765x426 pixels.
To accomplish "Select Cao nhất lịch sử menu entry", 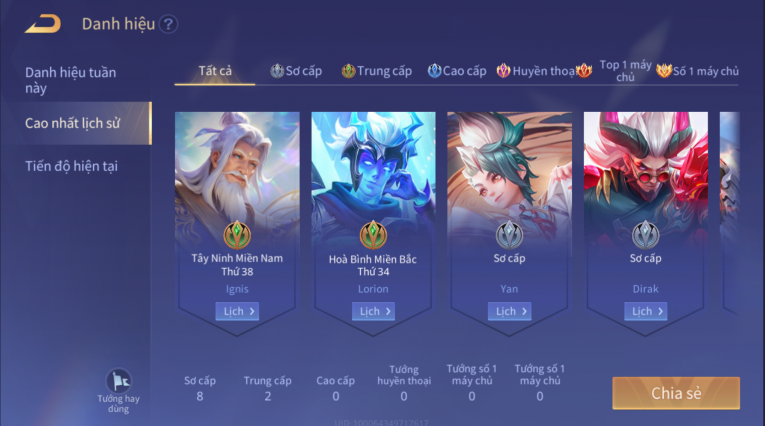I will 72,123.
